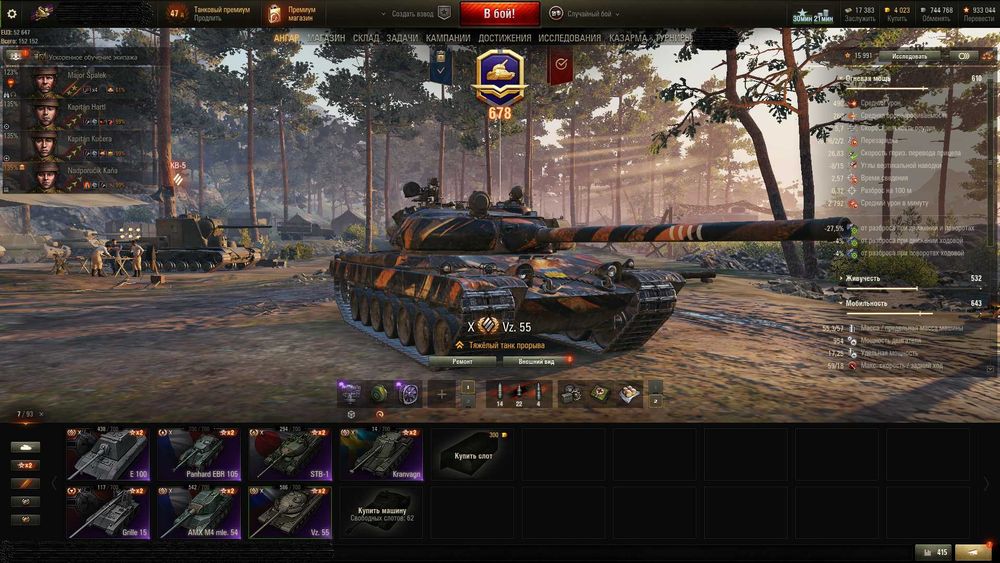Image resolution: width=1000 pixels, height=563 pixels.
Task: Start battle with the red «В бой!» button
Action: point(499,14)
